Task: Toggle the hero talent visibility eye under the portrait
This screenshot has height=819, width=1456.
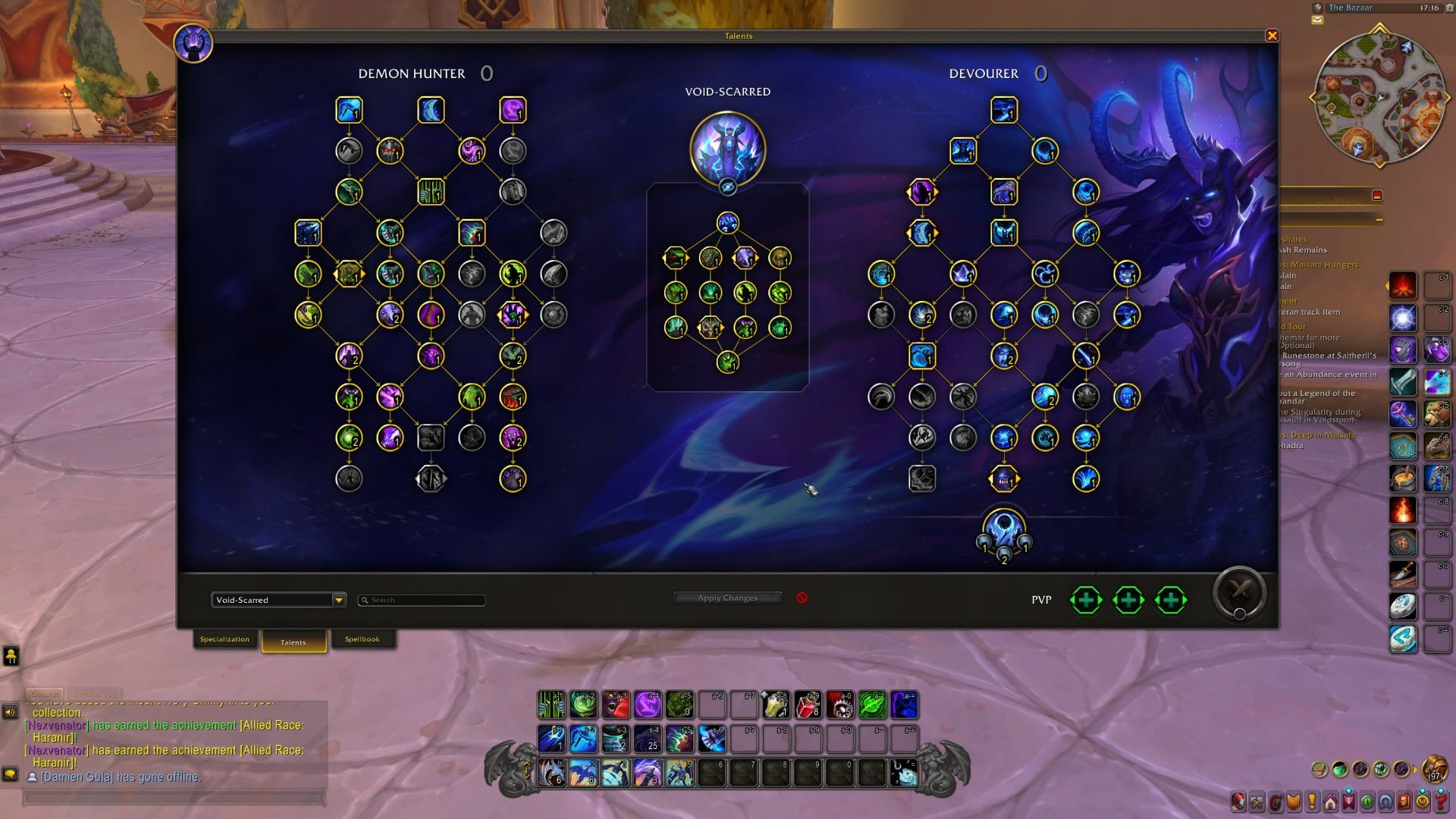Action: pos(727,188)
